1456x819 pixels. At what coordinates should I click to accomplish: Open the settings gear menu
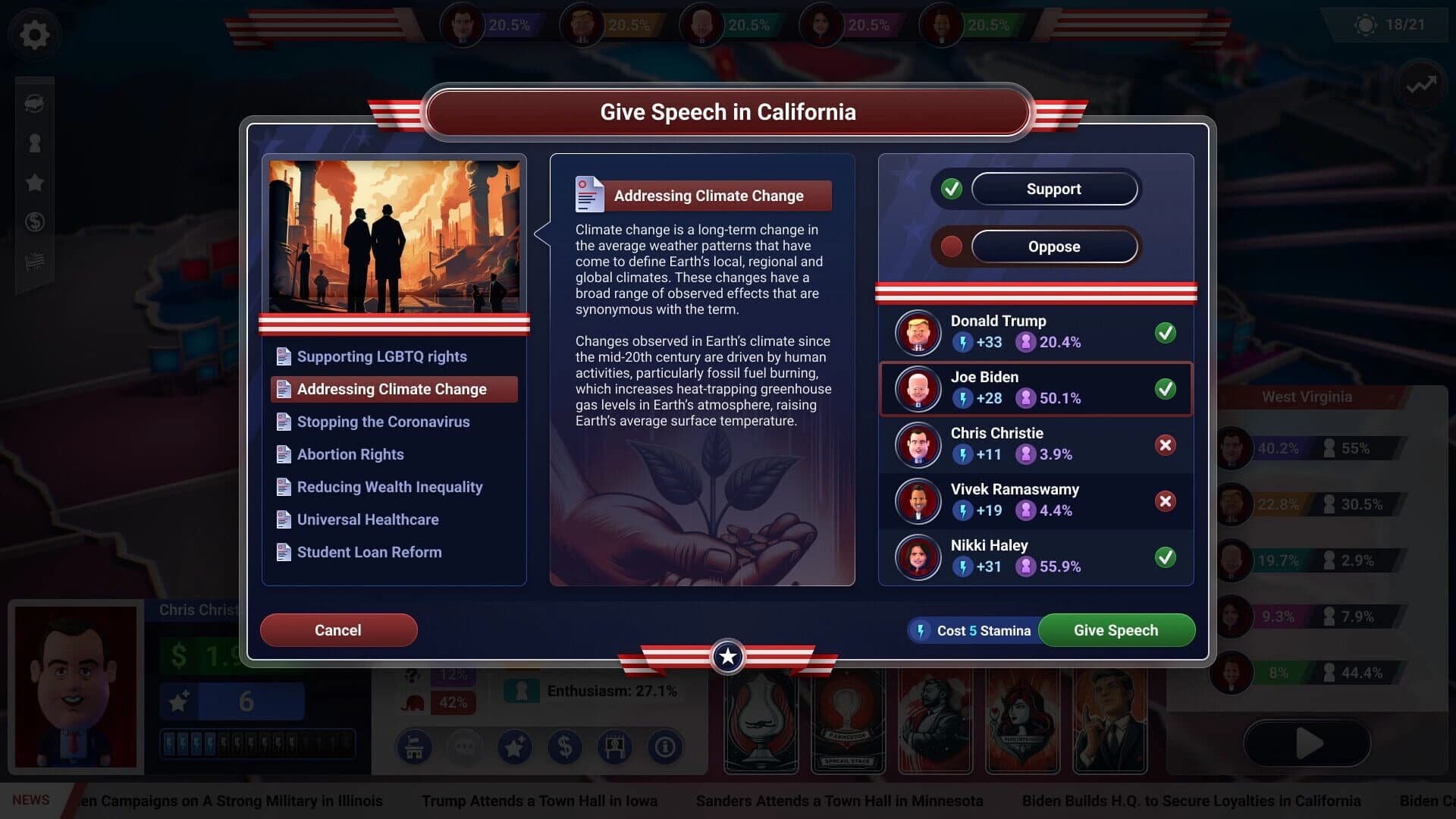click(x=34, y=34)
